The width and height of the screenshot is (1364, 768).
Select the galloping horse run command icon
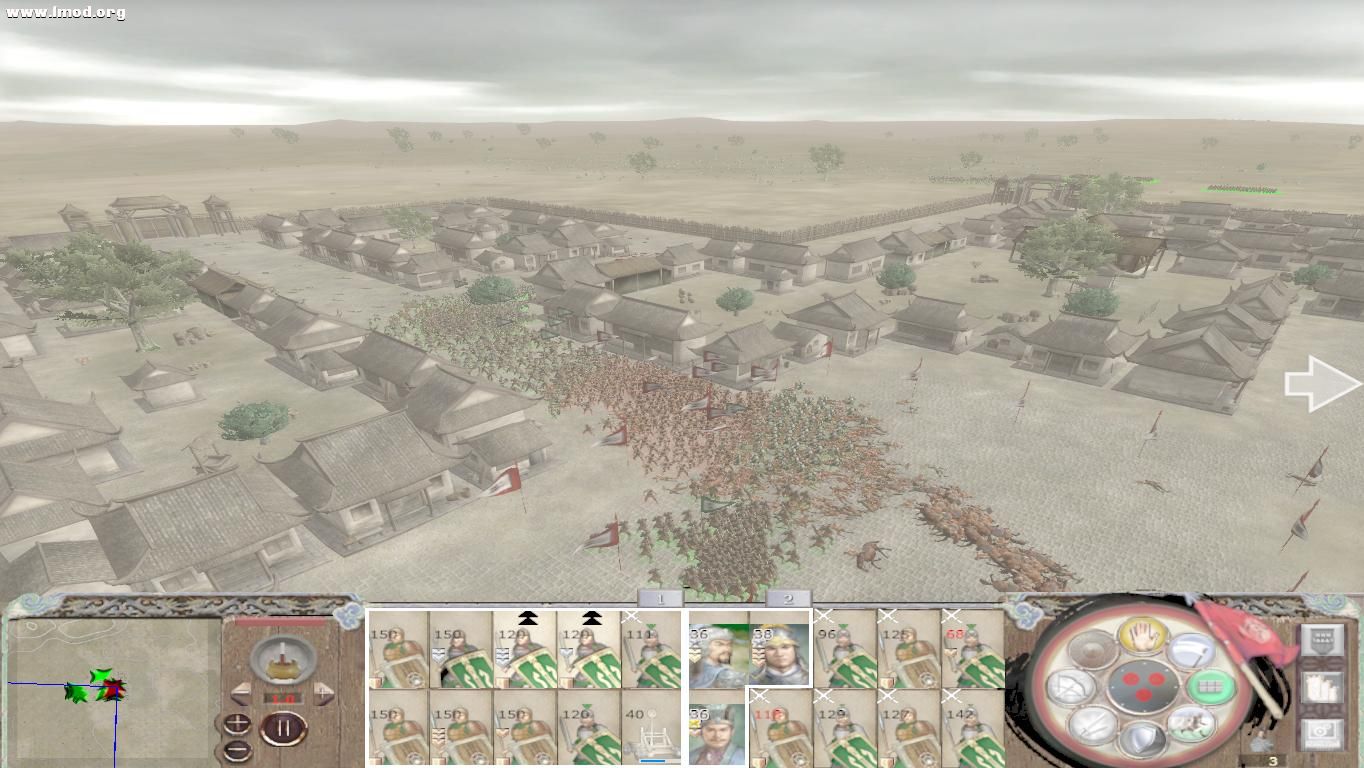coord(1192,725)
